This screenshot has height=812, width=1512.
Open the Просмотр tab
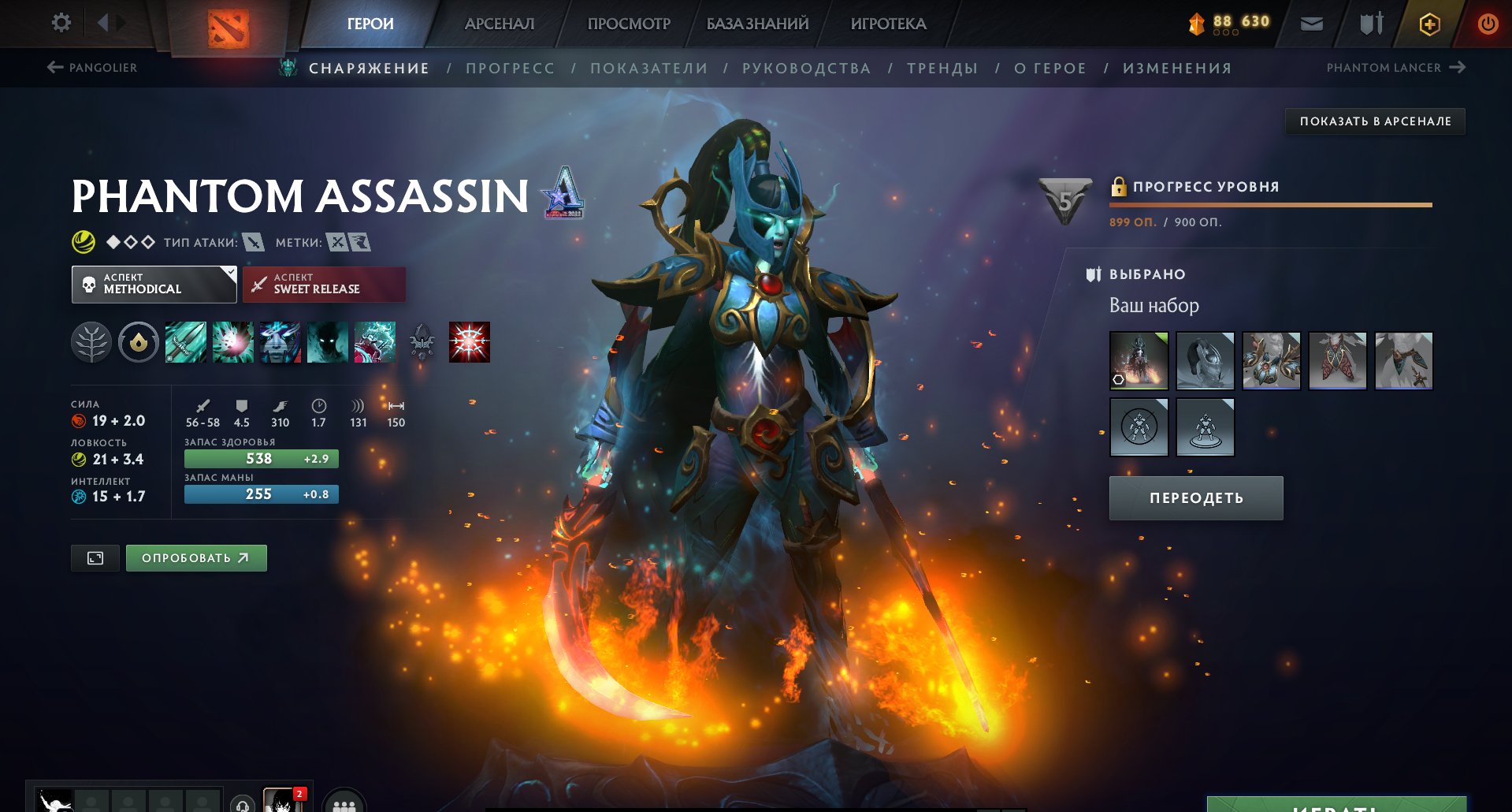[x=629, y=24]
